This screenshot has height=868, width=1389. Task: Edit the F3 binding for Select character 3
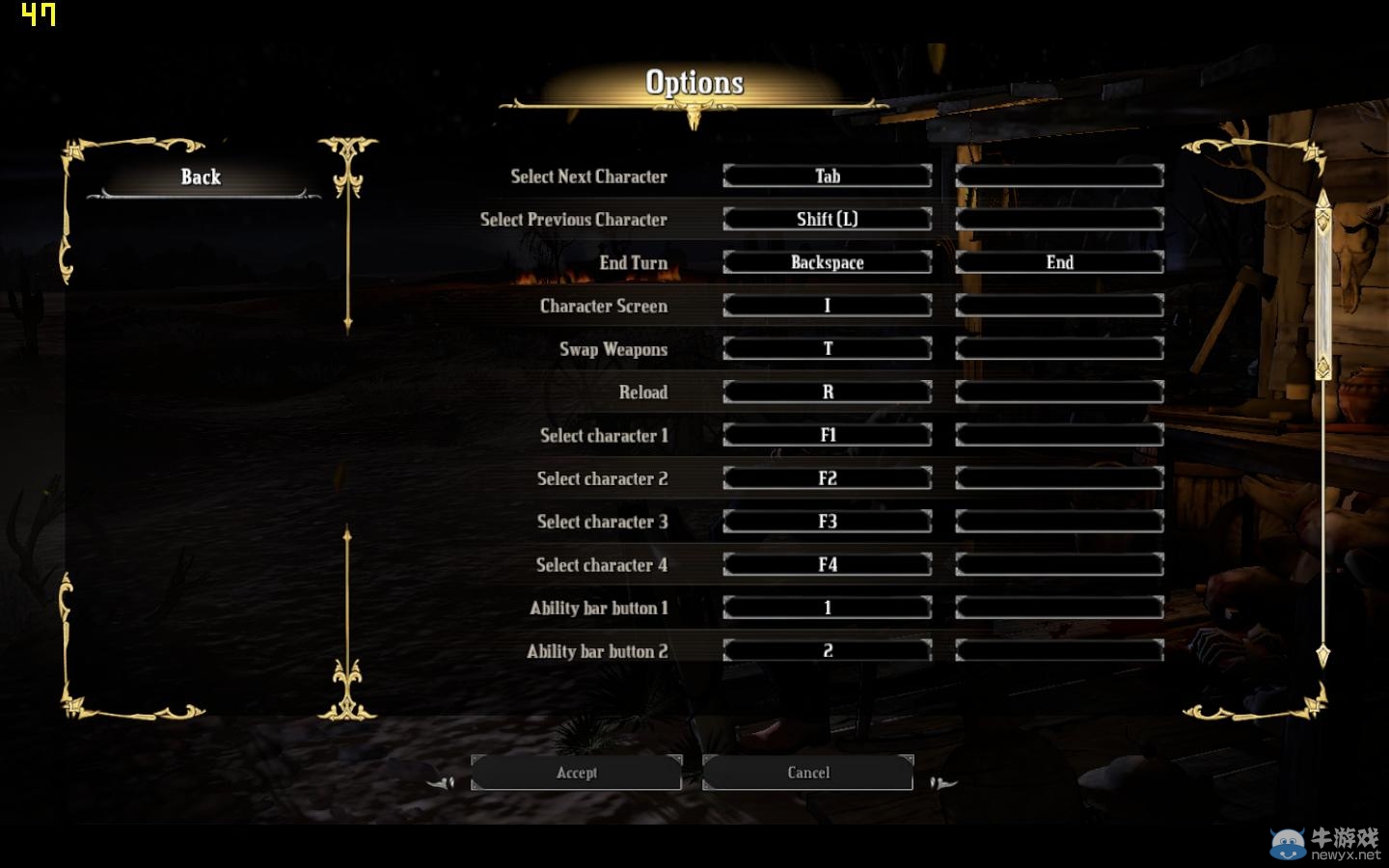(827, 522)
